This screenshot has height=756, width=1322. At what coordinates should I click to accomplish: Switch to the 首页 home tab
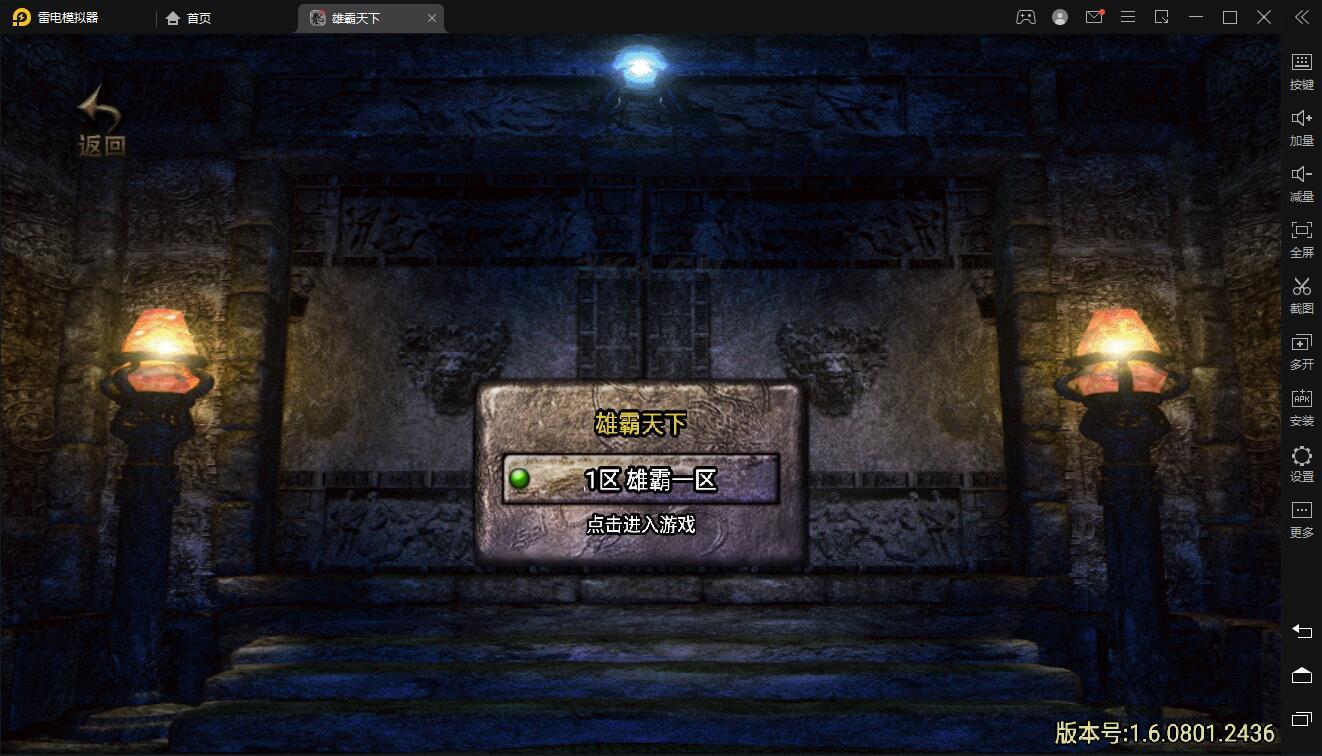[x=189, y=18]
